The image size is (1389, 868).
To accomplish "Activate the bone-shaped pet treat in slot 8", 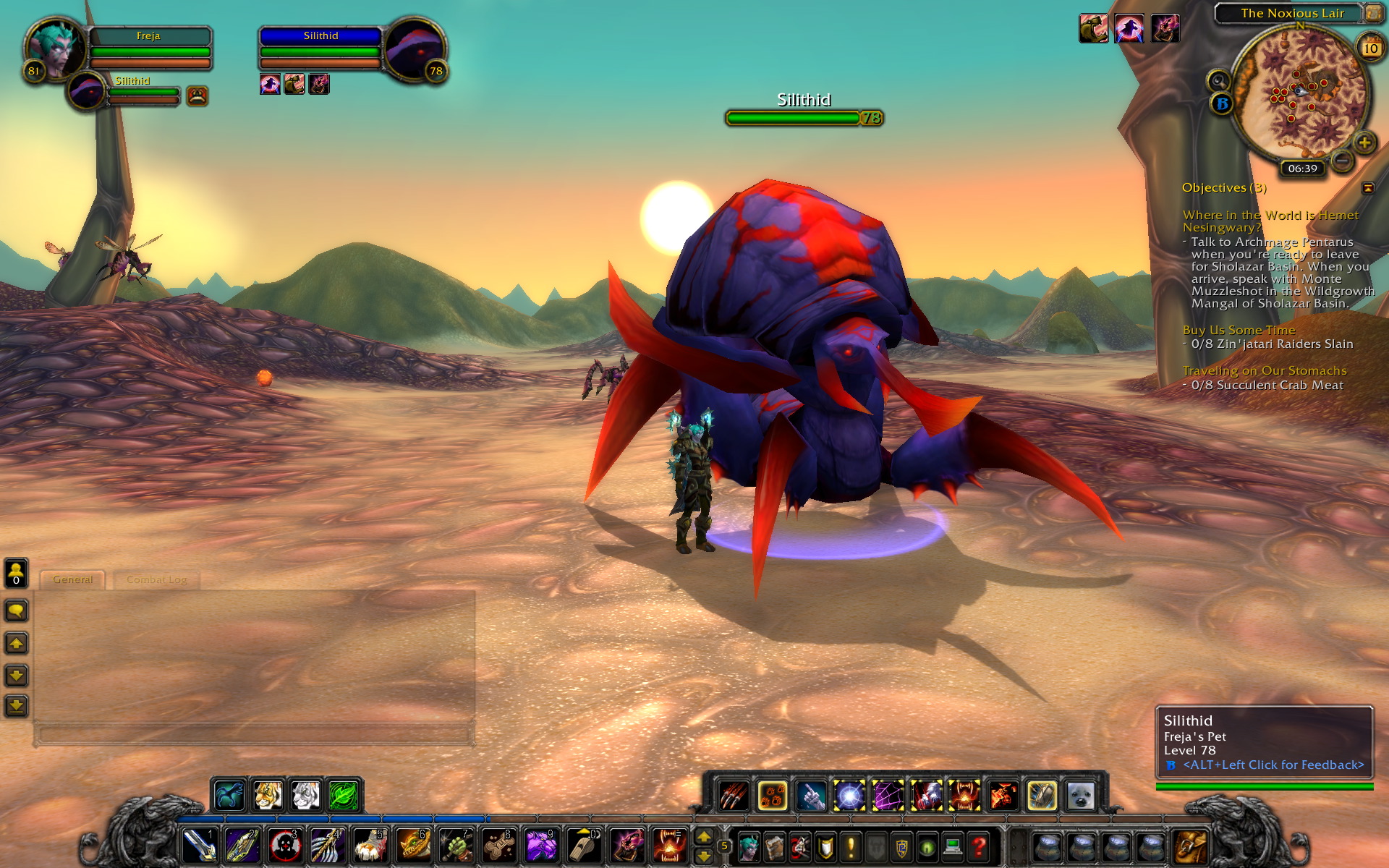I will point(498,845).
